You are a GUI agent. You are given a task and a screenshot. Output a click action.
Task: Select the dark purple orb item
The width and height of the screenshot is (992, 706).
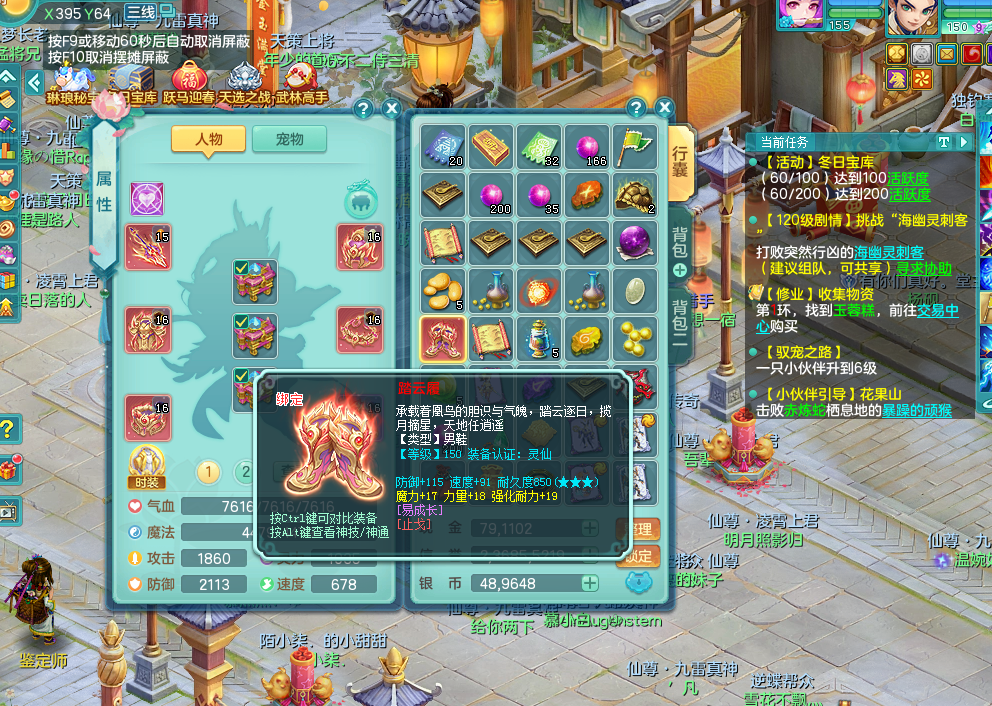click(636, 243)
